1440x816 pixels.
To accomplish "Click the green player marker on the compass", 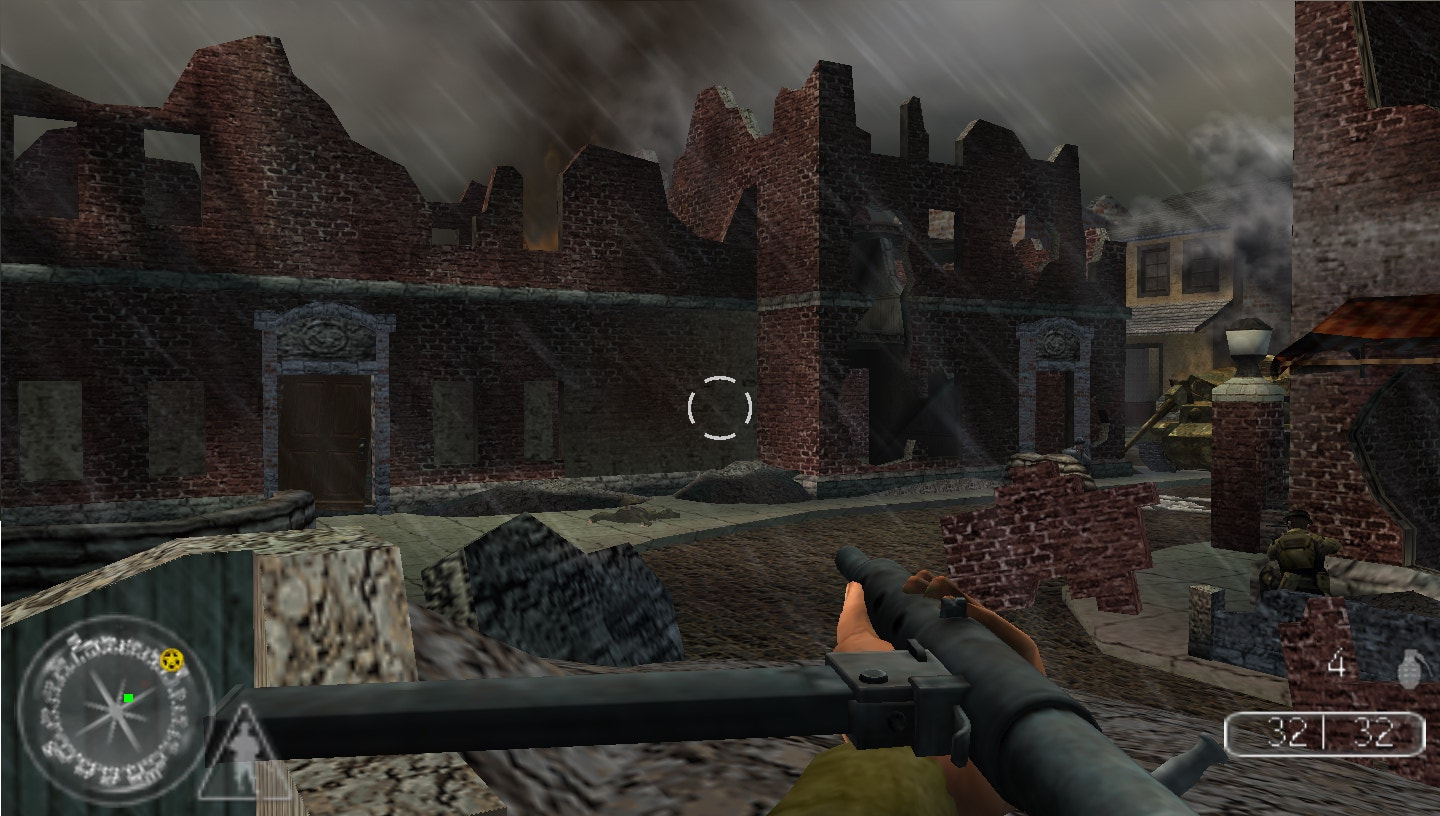I will 128,698.
